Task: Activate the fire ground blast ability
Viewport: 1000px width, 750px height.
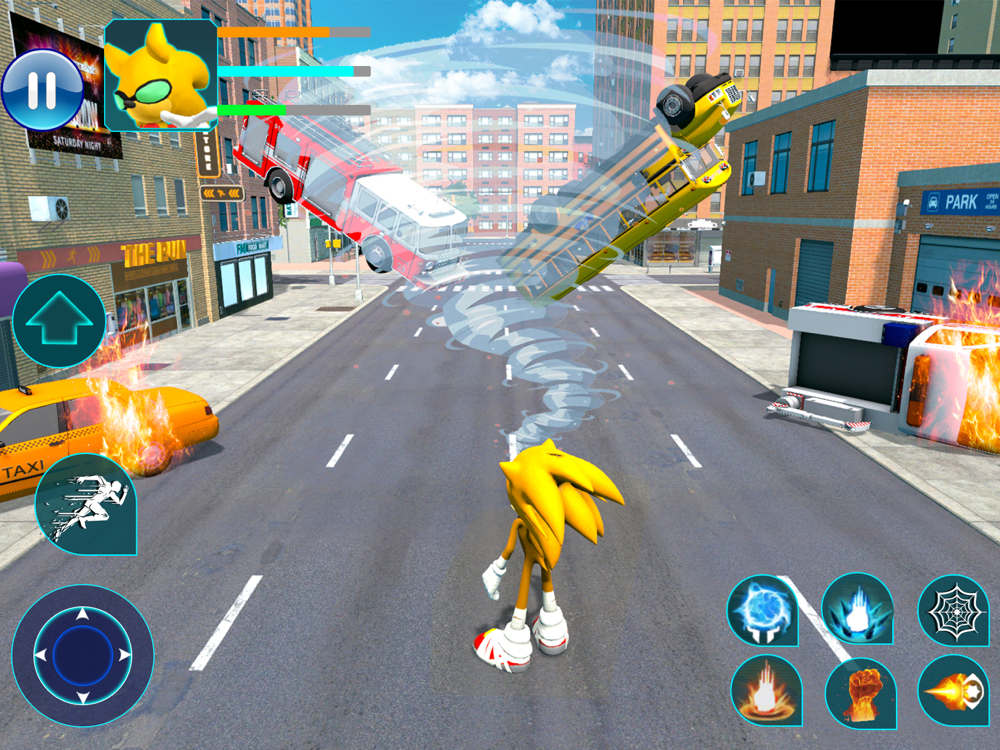Action: tap(766, 690)
